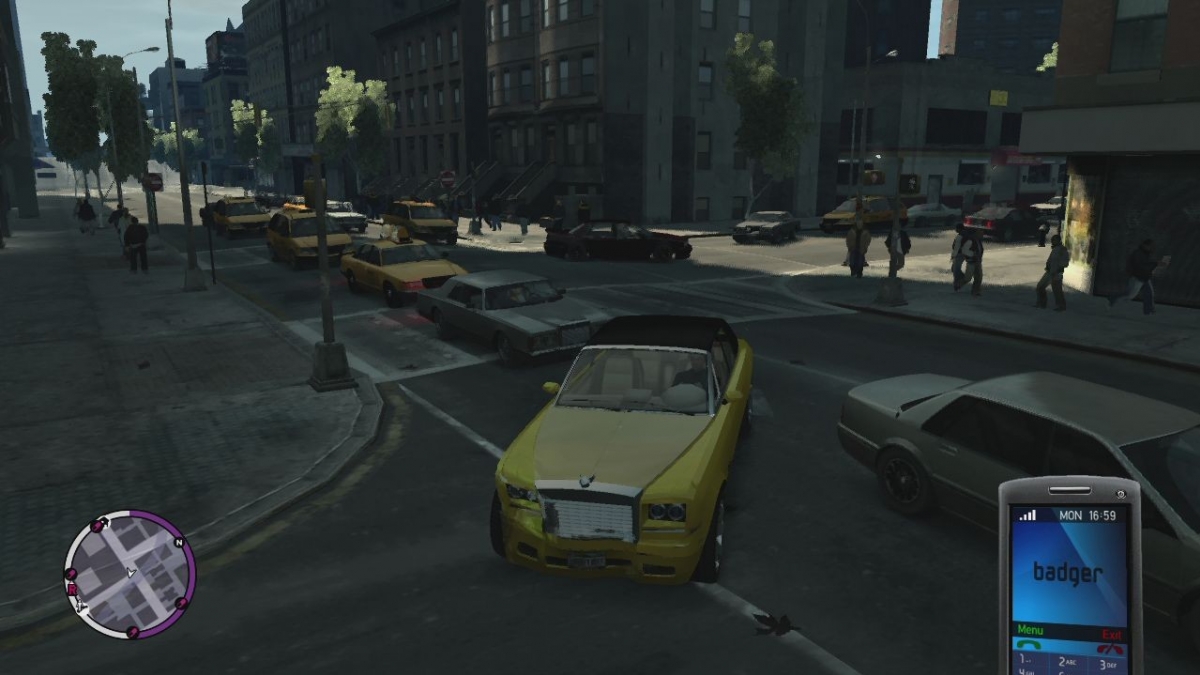Screen dimensions: 1200x675
Task: Select the player arrow on the minimap
Action: (130, 573)
